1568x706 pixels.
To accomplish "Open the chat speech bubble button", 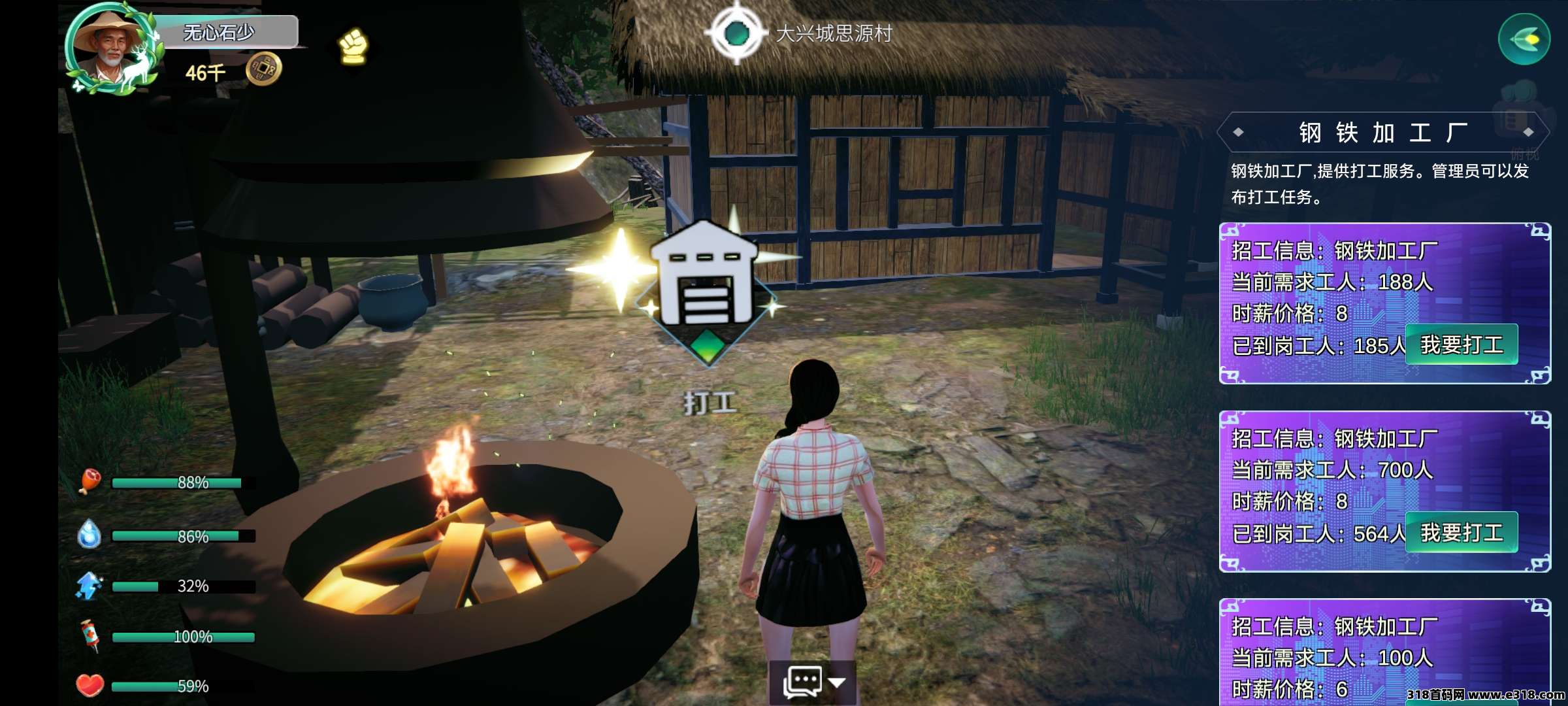I will [802, 682].
